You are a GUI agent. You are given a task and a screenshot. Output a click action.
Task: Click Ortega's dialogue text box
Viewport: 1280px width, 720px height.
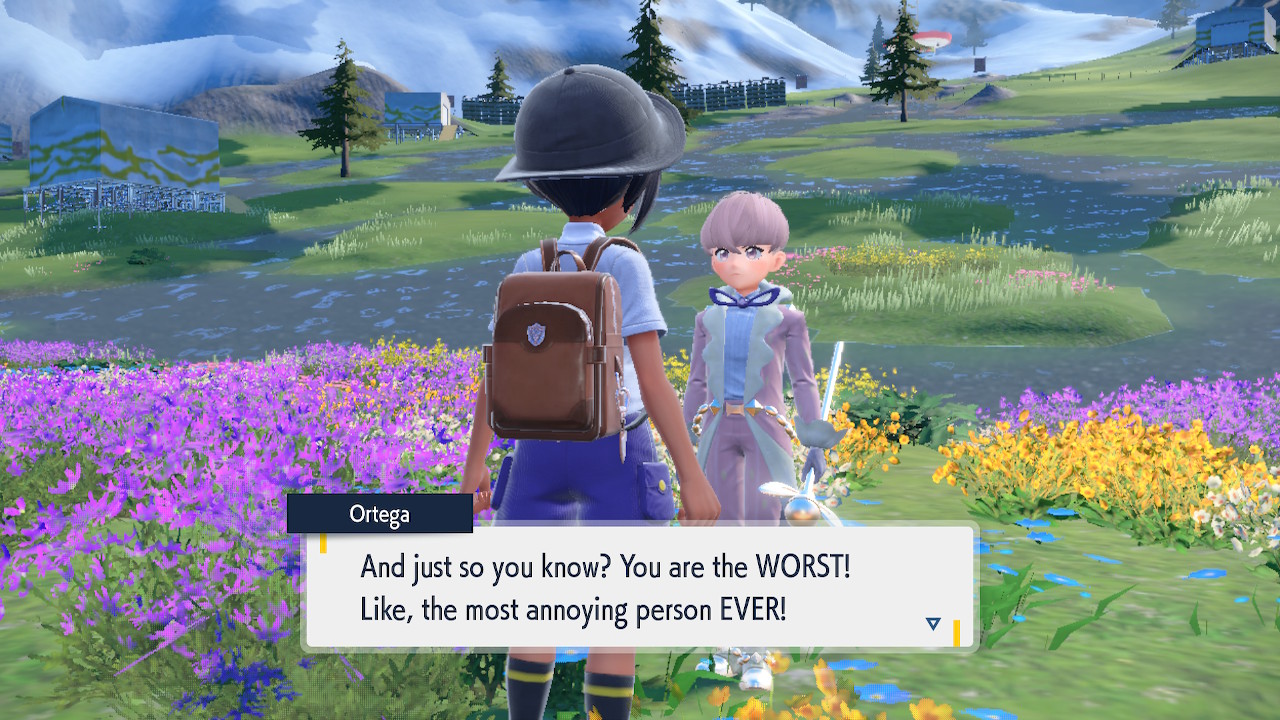tap(638, 588)
